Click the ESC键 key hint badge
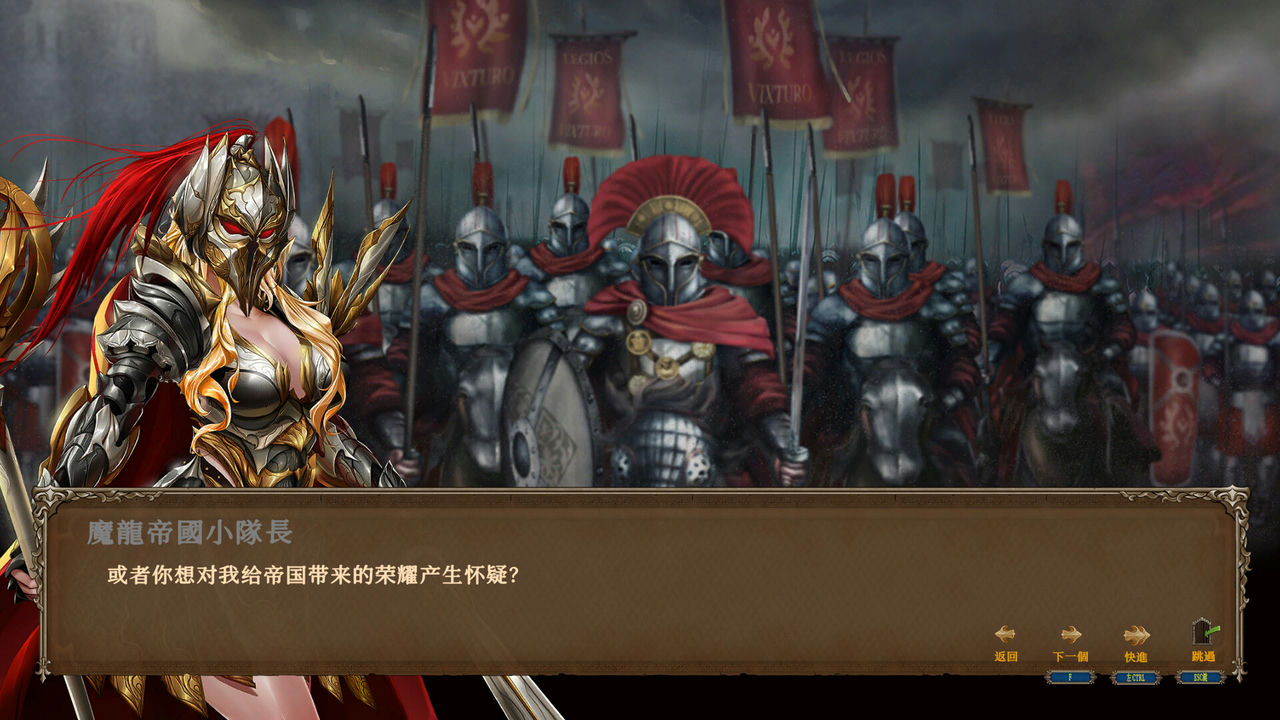This screenshot has width=1280, height=720. coord(1201,677)
